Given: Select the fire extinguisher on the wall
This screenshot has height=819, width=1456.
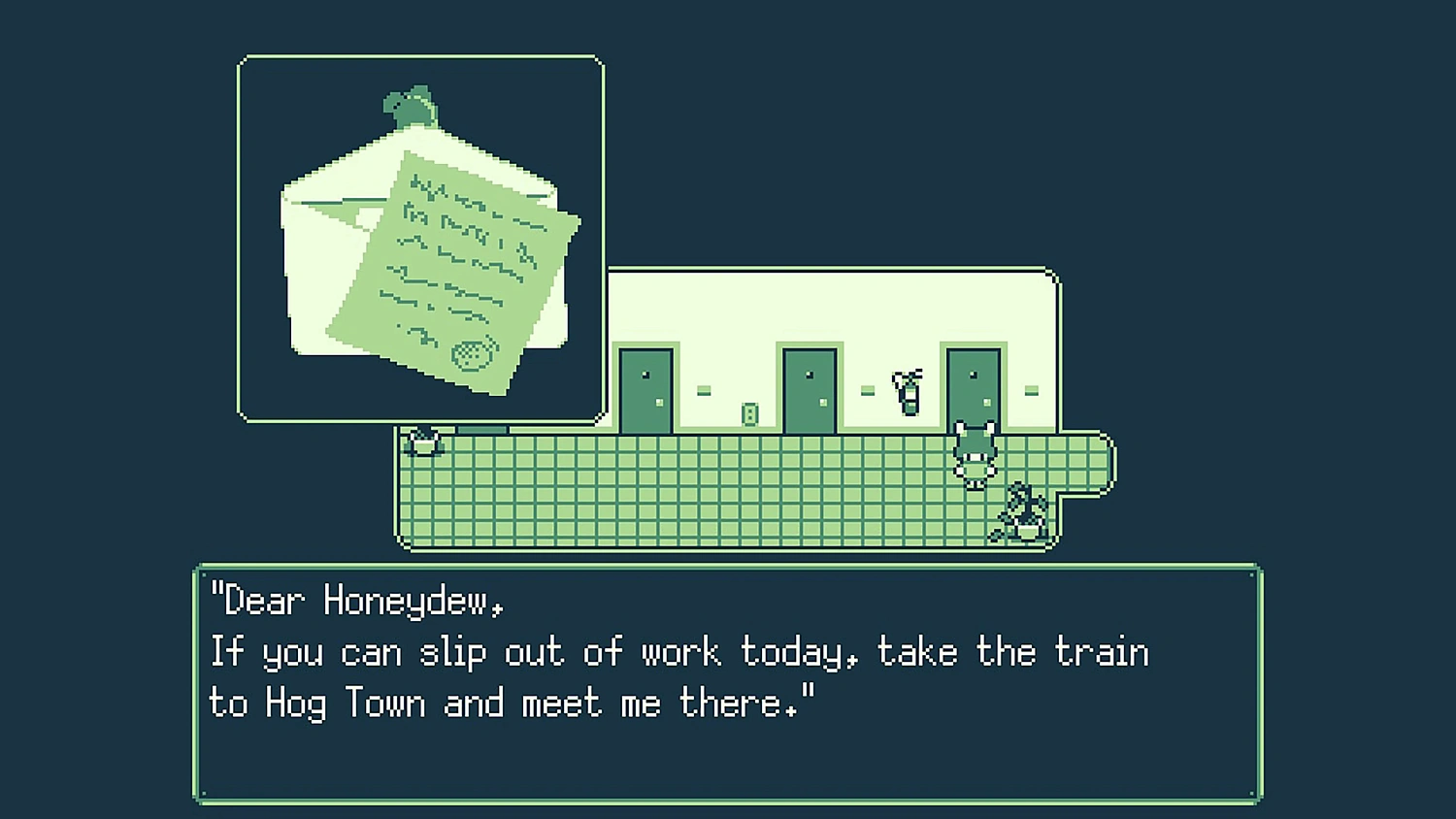Looking at the screenshot, I should tap(908, 391).
